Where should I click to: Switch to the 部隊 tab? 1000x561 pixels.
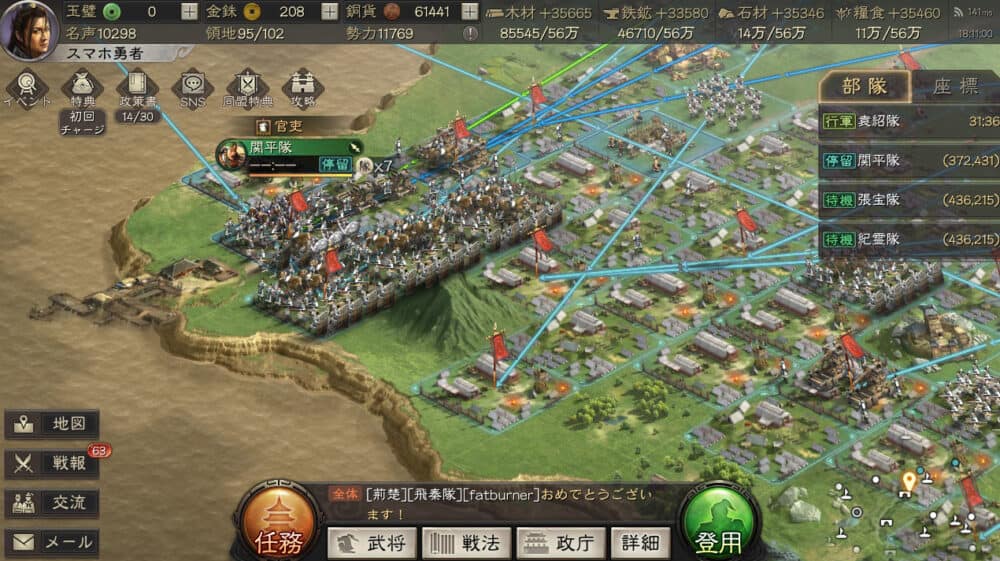point(863,87)
